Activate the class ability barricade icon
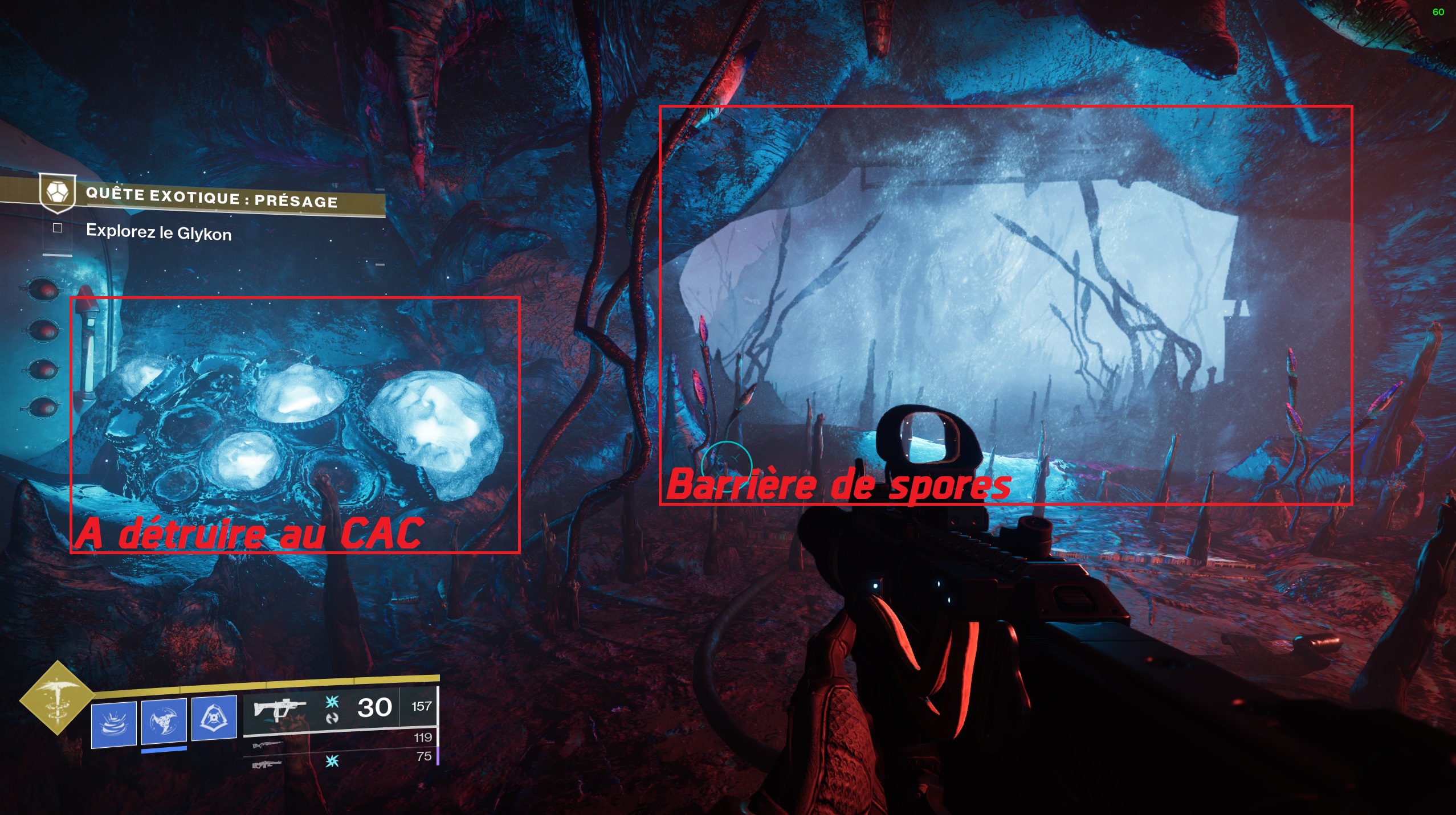The image size is (1456, 815). pos(214,718)
